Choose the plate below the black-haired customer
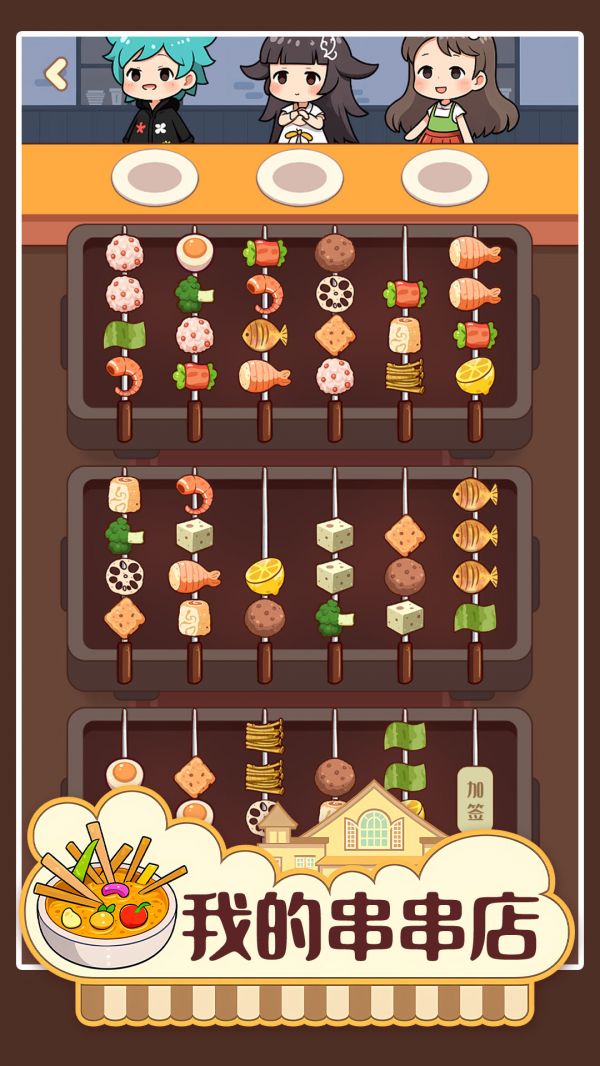Image resolution: width=600 pixels, height=1066 pixels. point(300,177)
